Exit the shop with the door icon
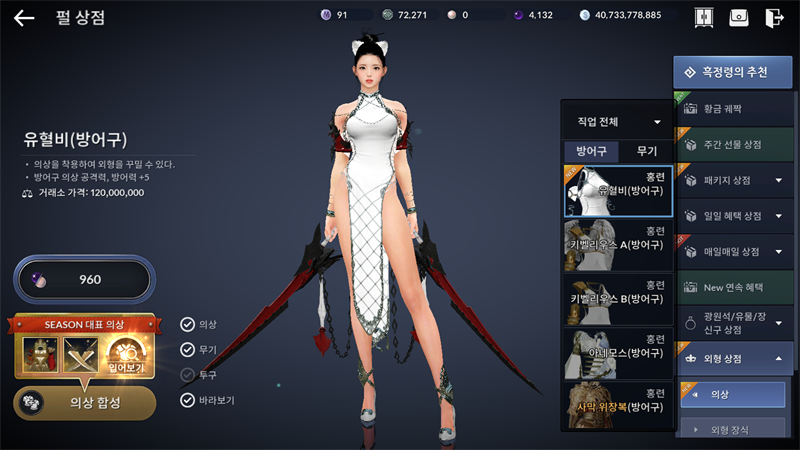 click(773, 18)
